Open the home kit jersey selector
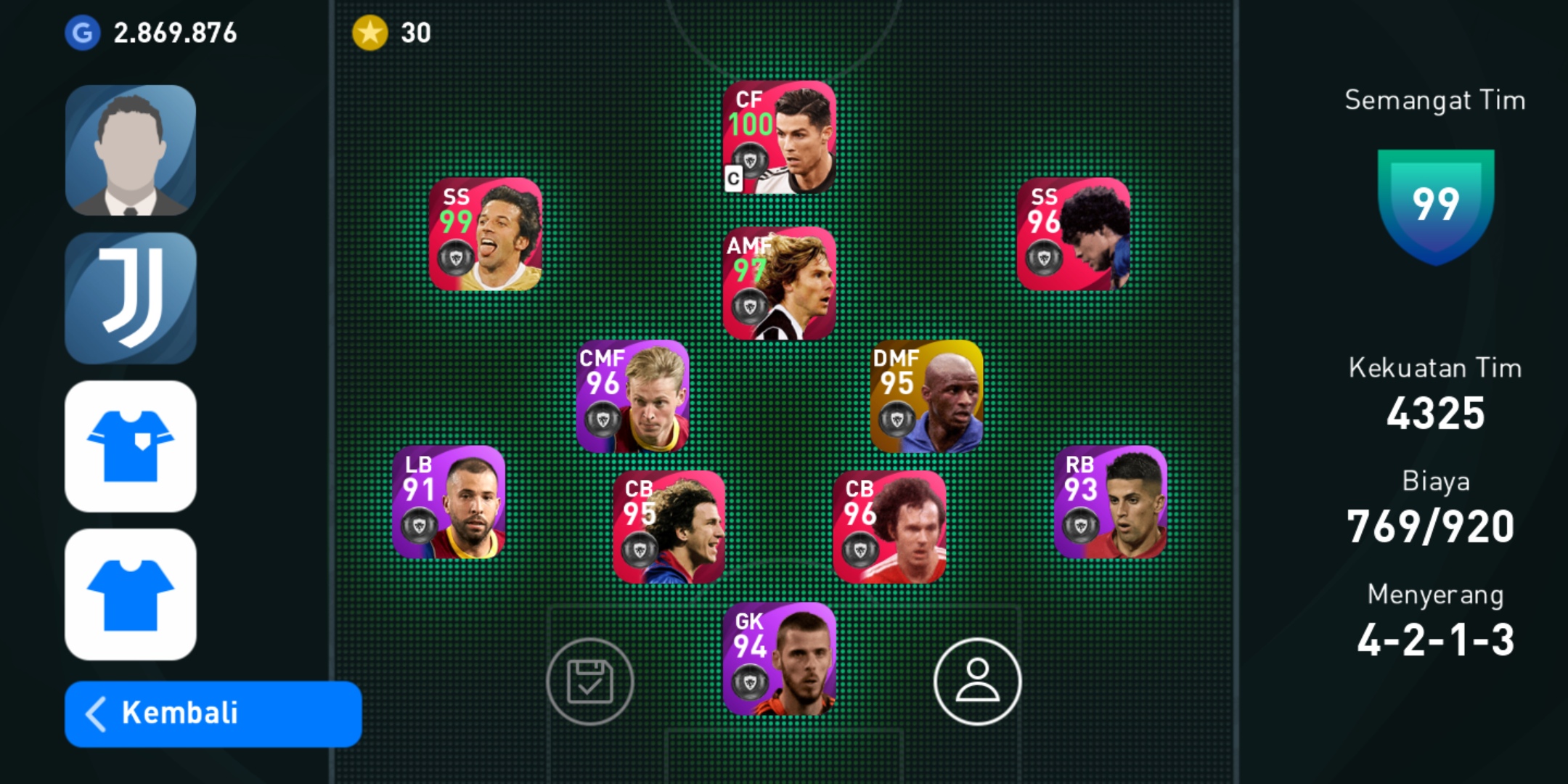This screenshot has height=784, width=1568. pyautogui.click(x=131, y=444)
